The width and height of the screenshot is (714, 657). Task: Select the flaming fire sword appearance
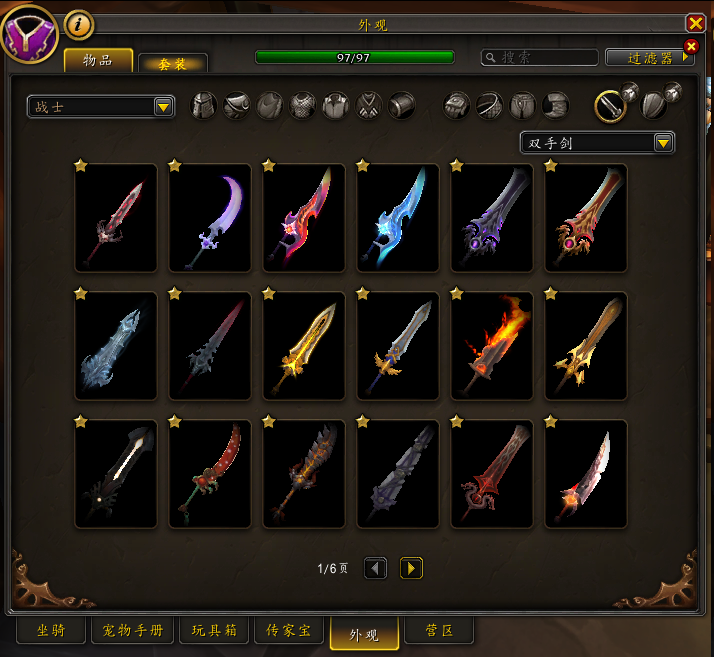[x=492, y=345]
